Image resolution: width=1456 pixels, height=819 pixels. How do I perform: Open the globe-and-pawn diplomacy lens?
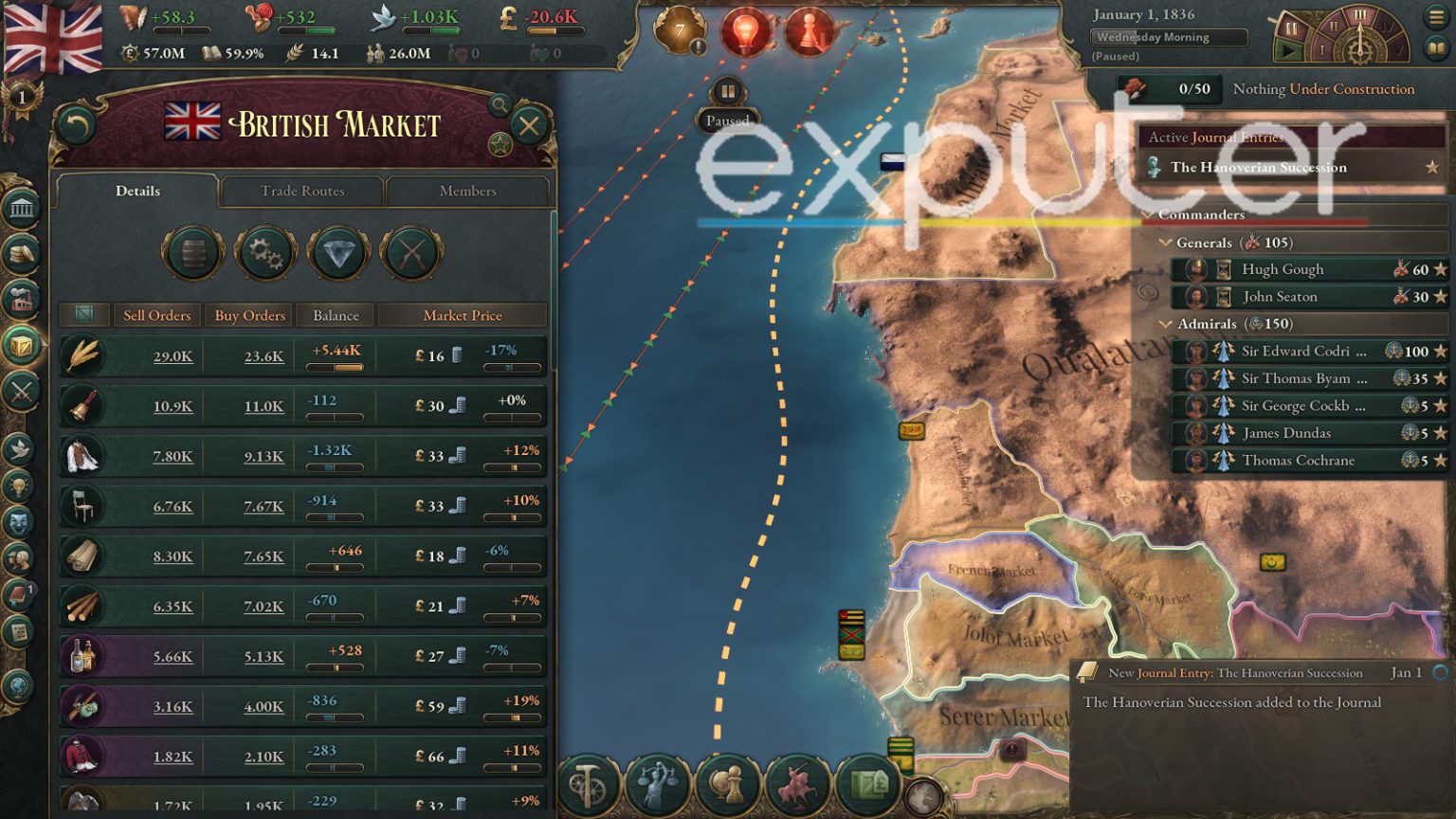(726, 785)
